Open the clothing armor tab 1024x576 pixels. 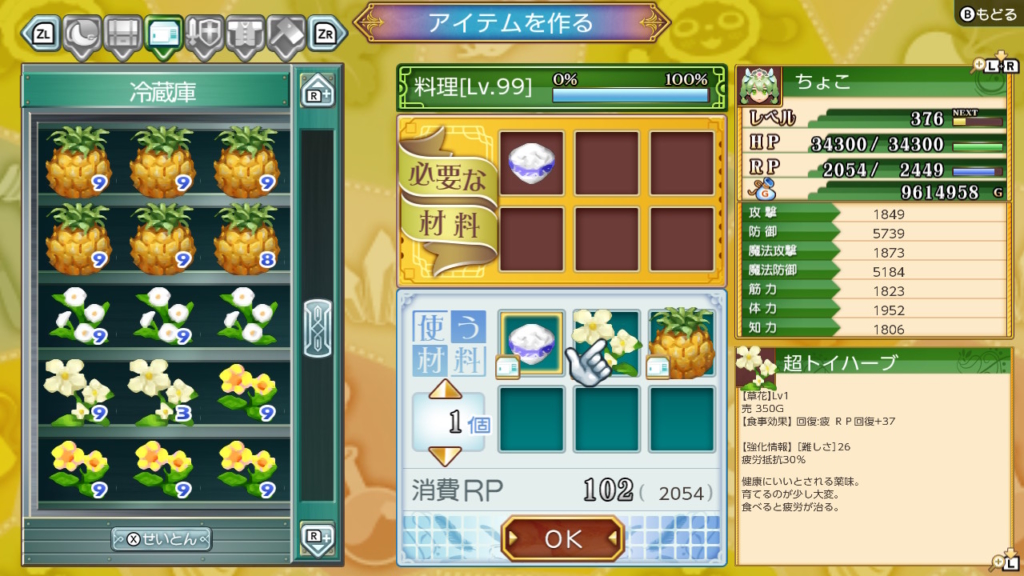(244, 34)
